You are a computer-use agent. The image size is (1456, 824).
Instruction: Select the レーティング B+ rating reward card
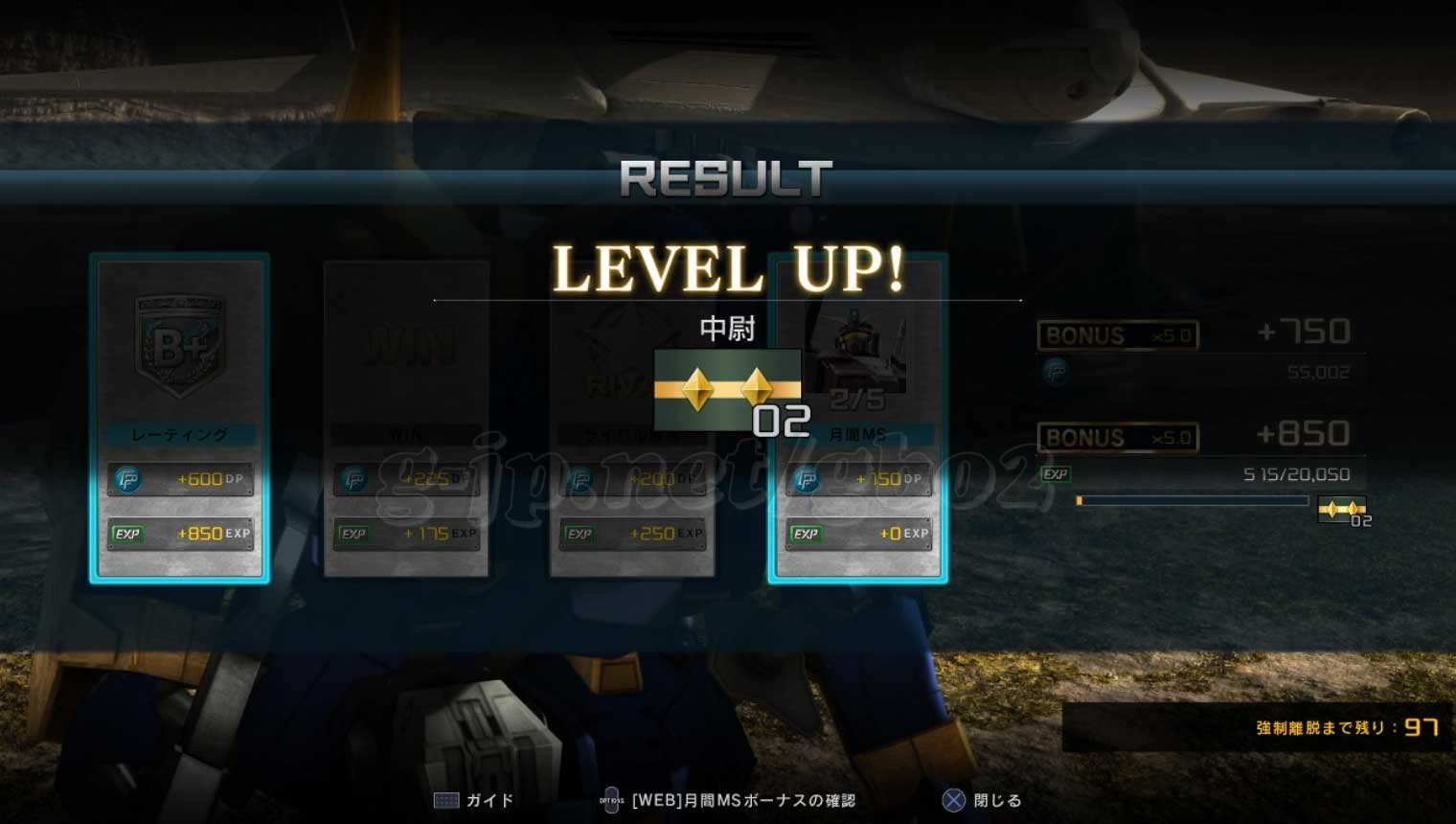pos(179,418)
